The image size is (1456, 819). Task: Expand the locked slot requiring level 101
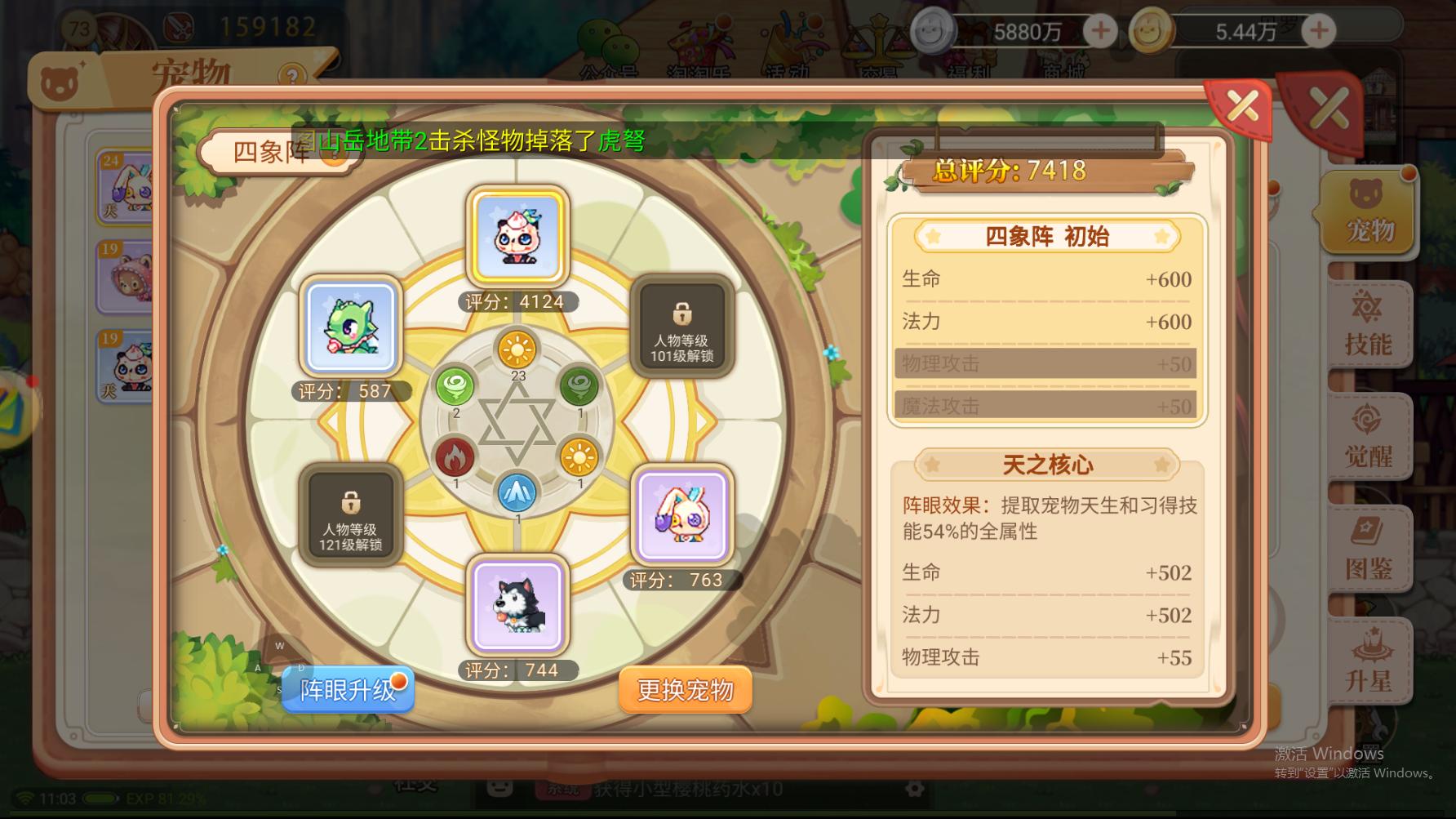[x=684, y=327]
